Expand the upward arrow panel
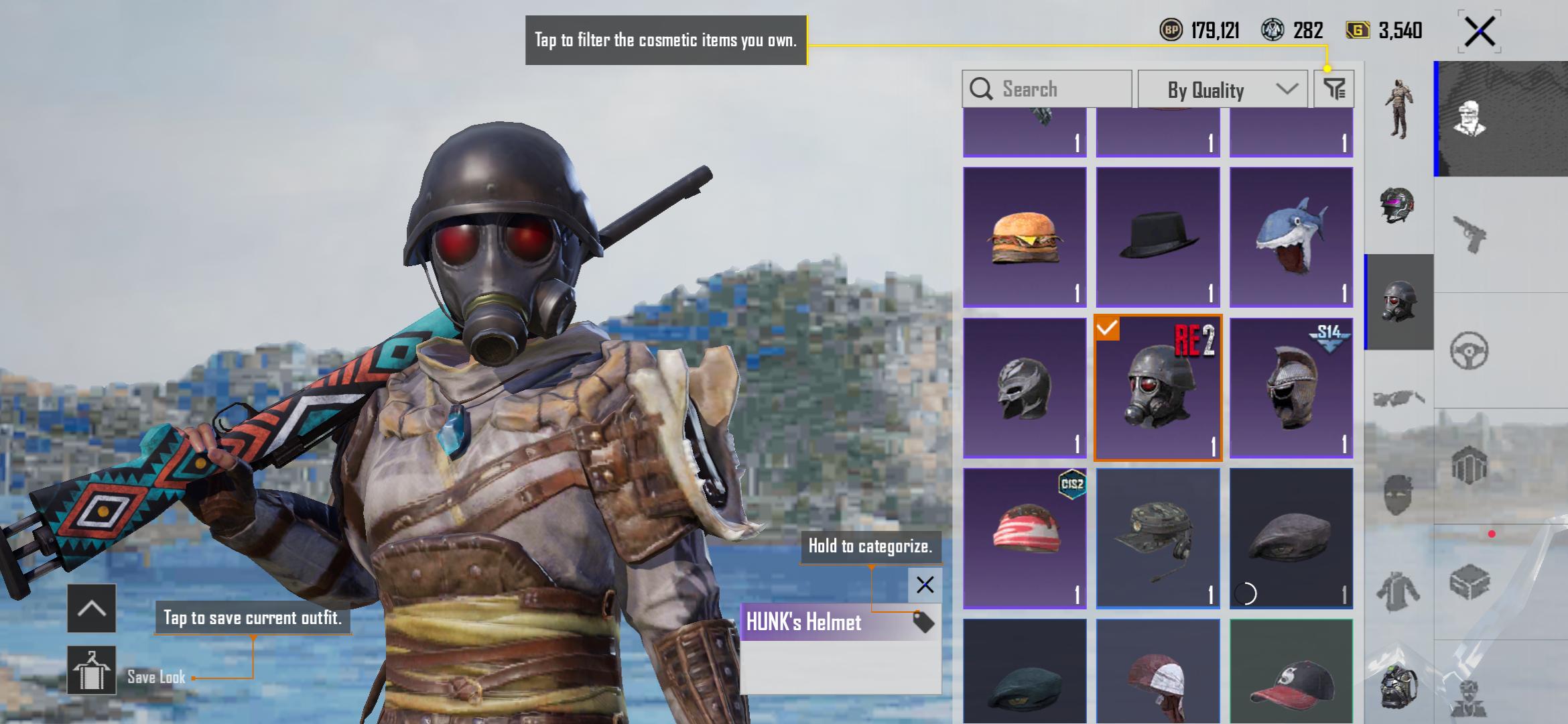 point(92,608)
